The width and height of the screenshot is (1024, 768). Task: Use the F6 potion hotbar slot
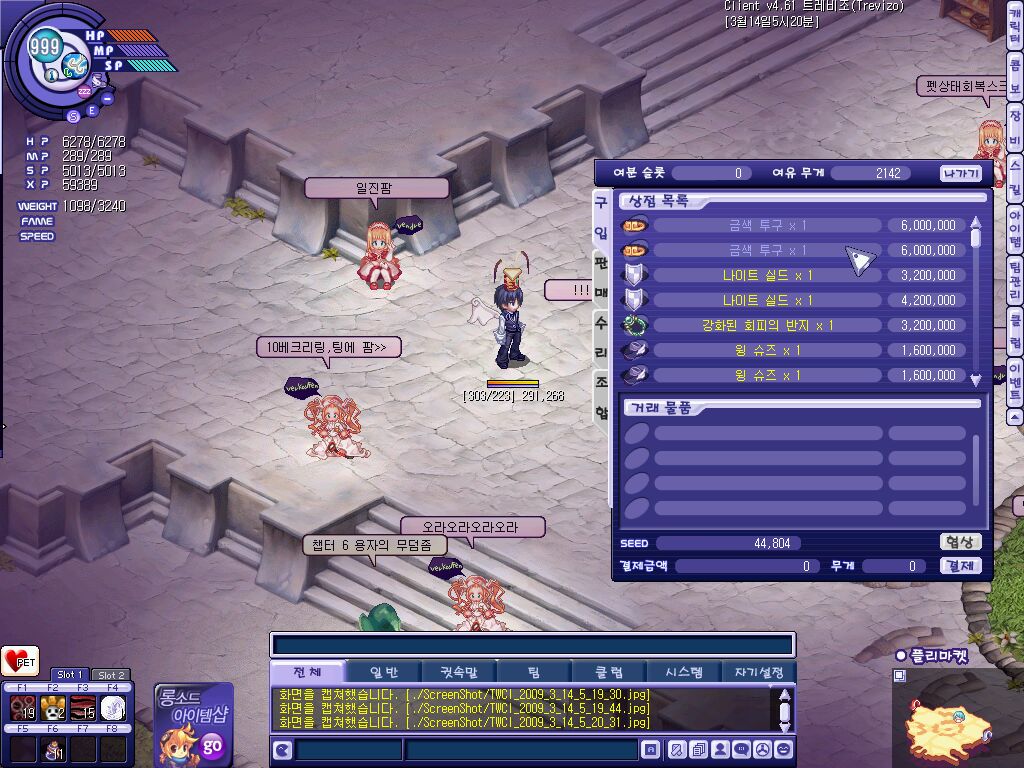tap(53, 749)
